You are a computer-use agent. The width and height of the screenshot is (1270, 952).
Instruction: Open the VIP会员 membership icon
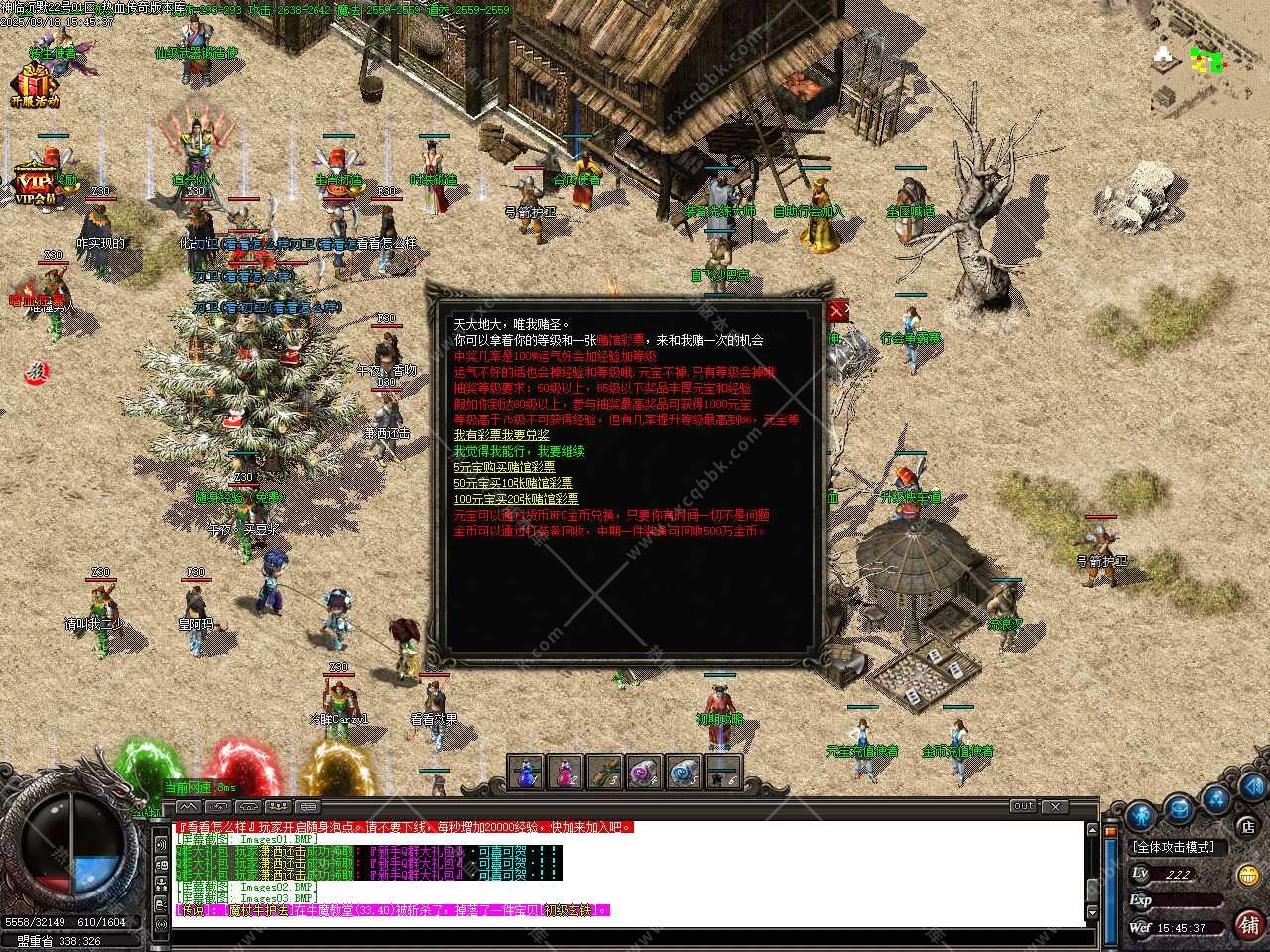36,181
